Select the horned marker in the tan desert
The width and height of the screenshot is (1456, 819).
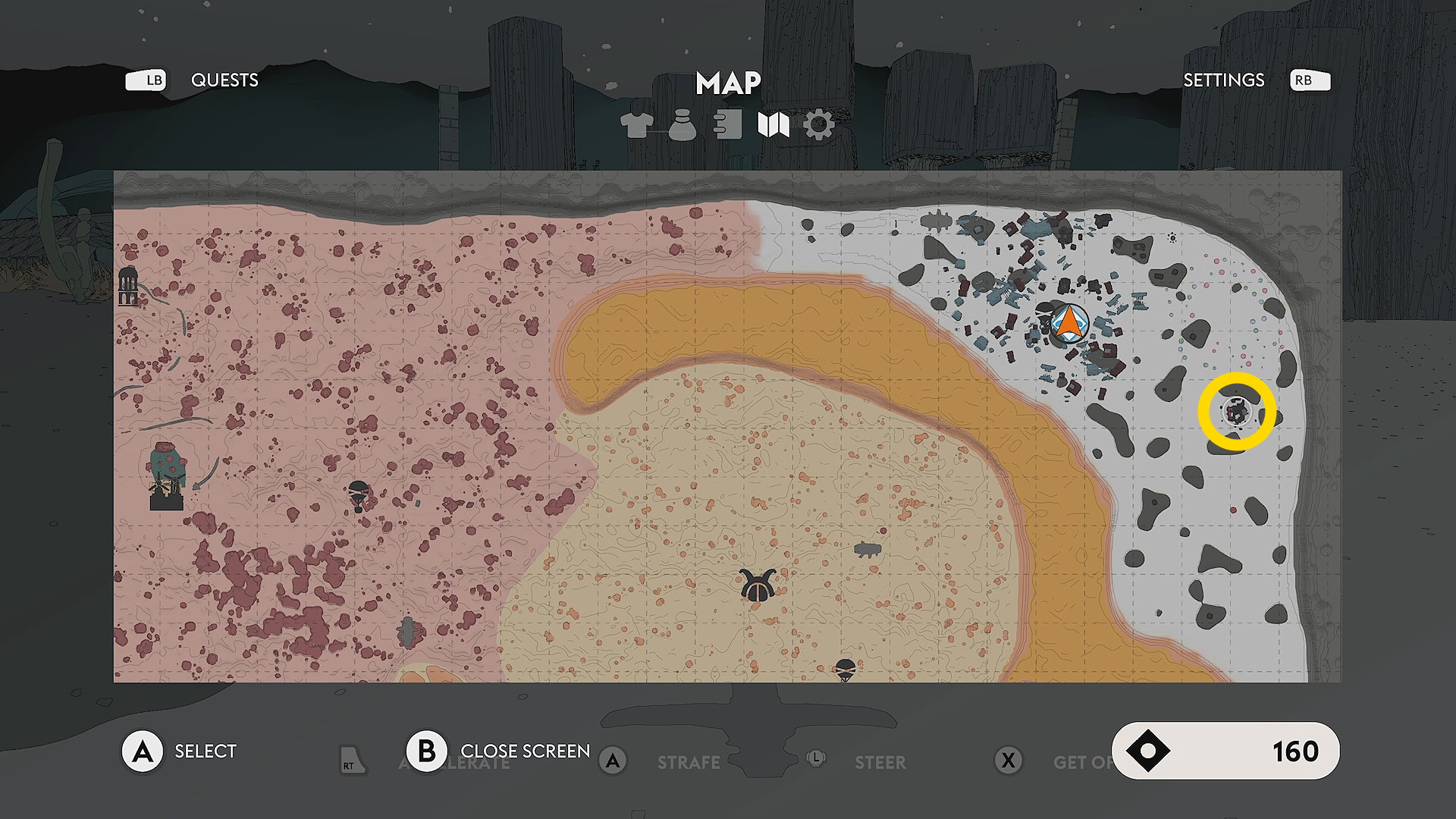pos(757,586)
